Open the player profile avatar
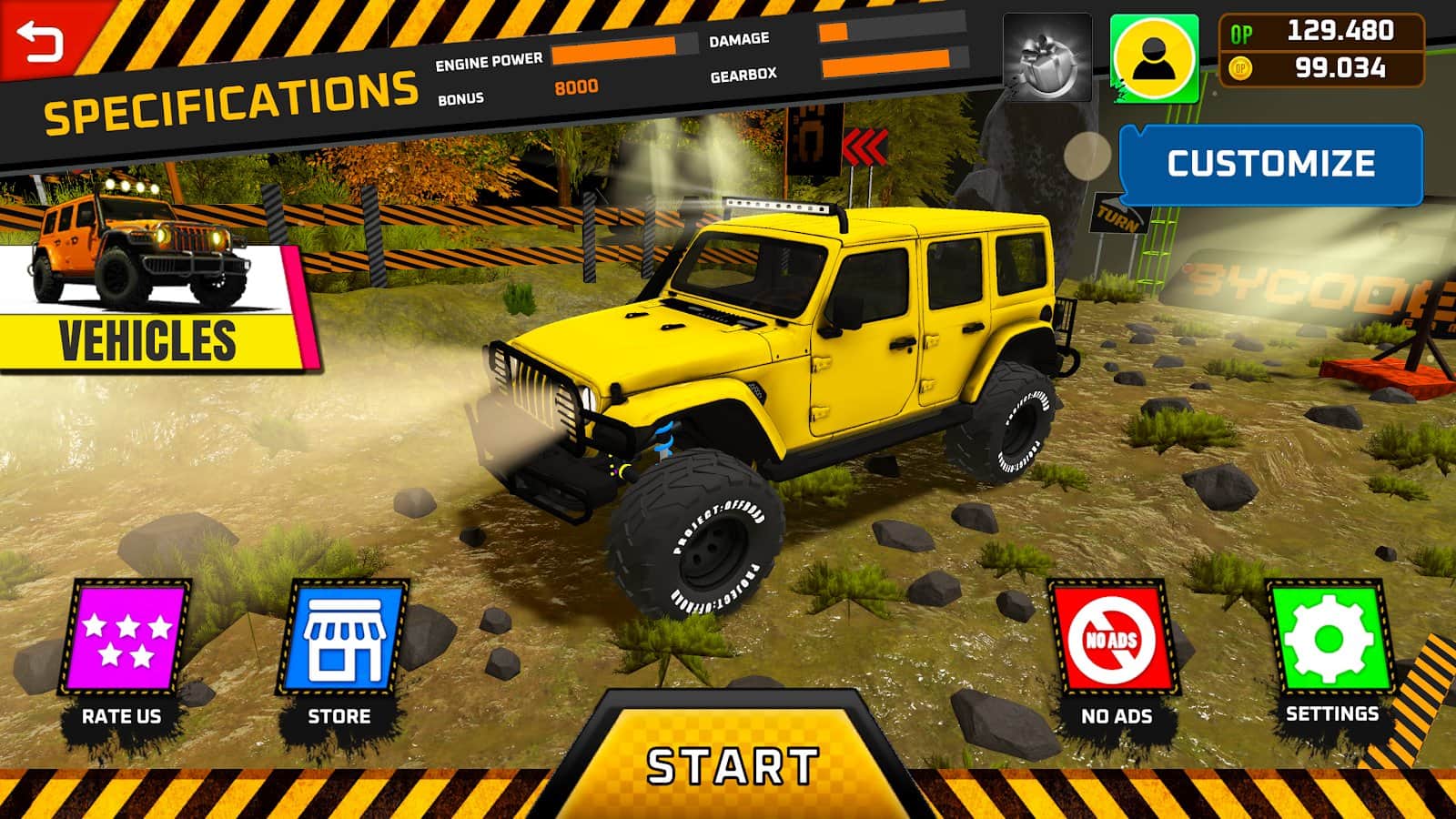1456x819 pixels. (x=1155, y=57)
